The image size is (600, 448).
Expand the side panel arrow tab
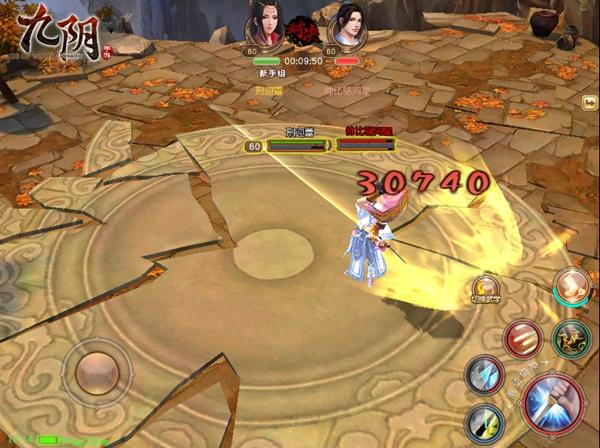click(591, 102)
